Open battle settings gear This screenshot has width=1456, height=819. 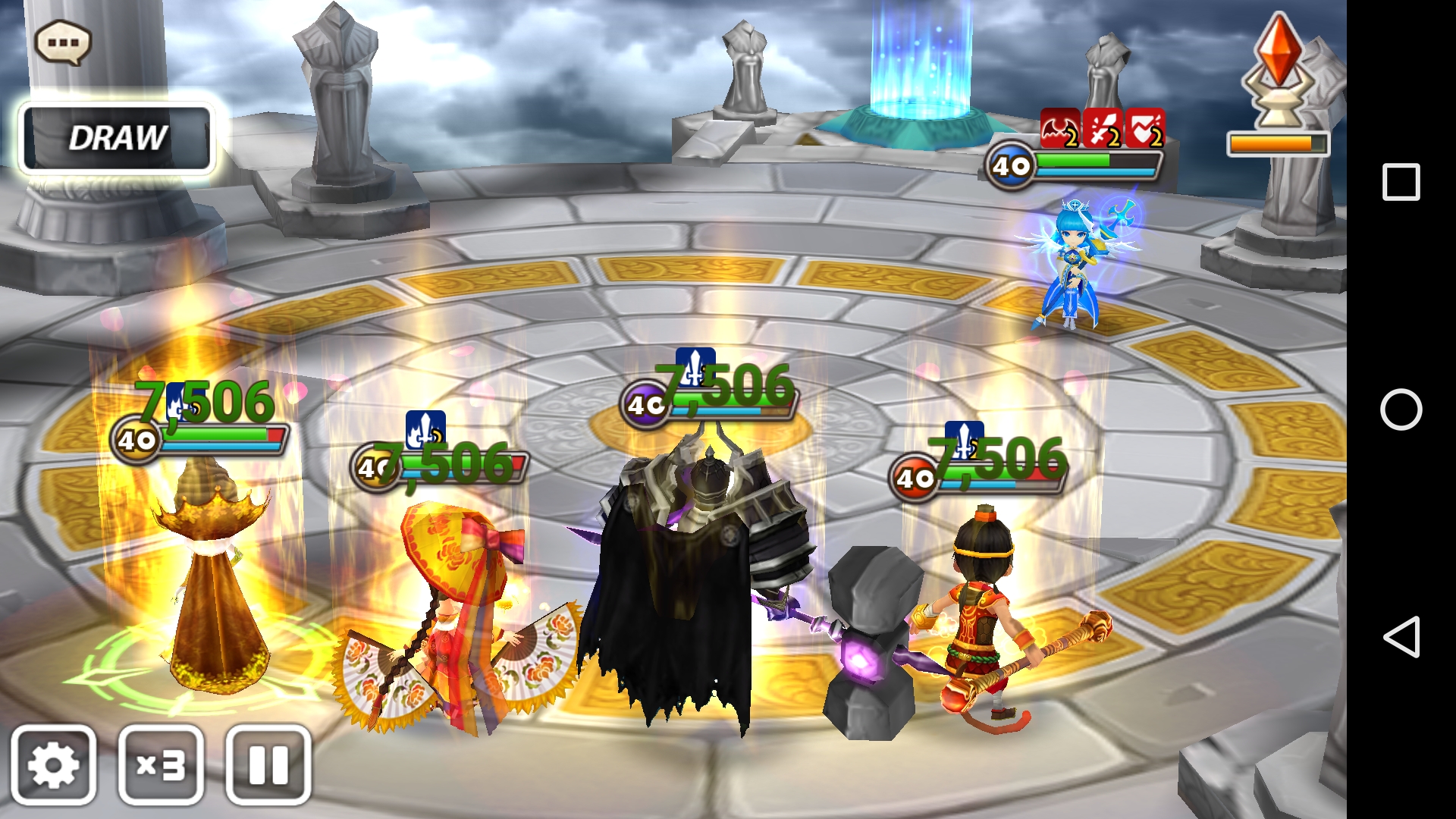53,764
